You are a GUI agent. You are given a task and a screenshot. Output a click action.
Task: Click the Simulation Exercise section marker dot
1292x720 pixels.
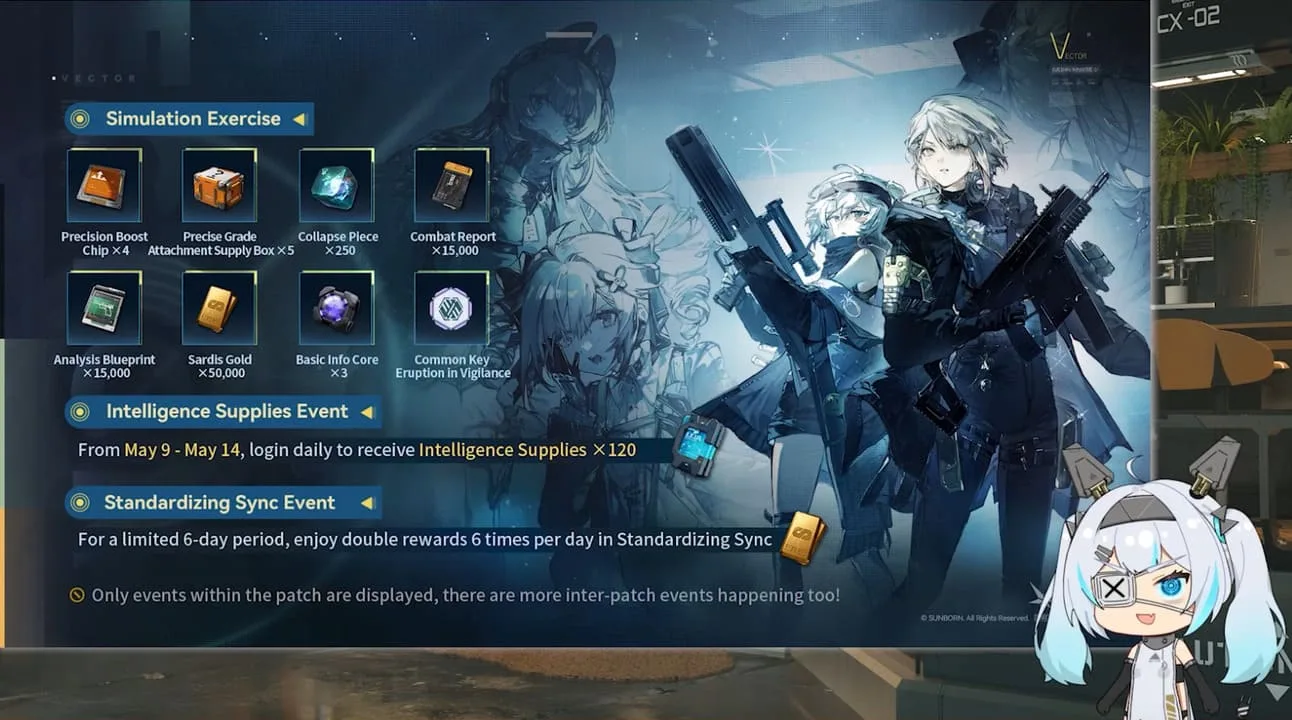(79, 118)
